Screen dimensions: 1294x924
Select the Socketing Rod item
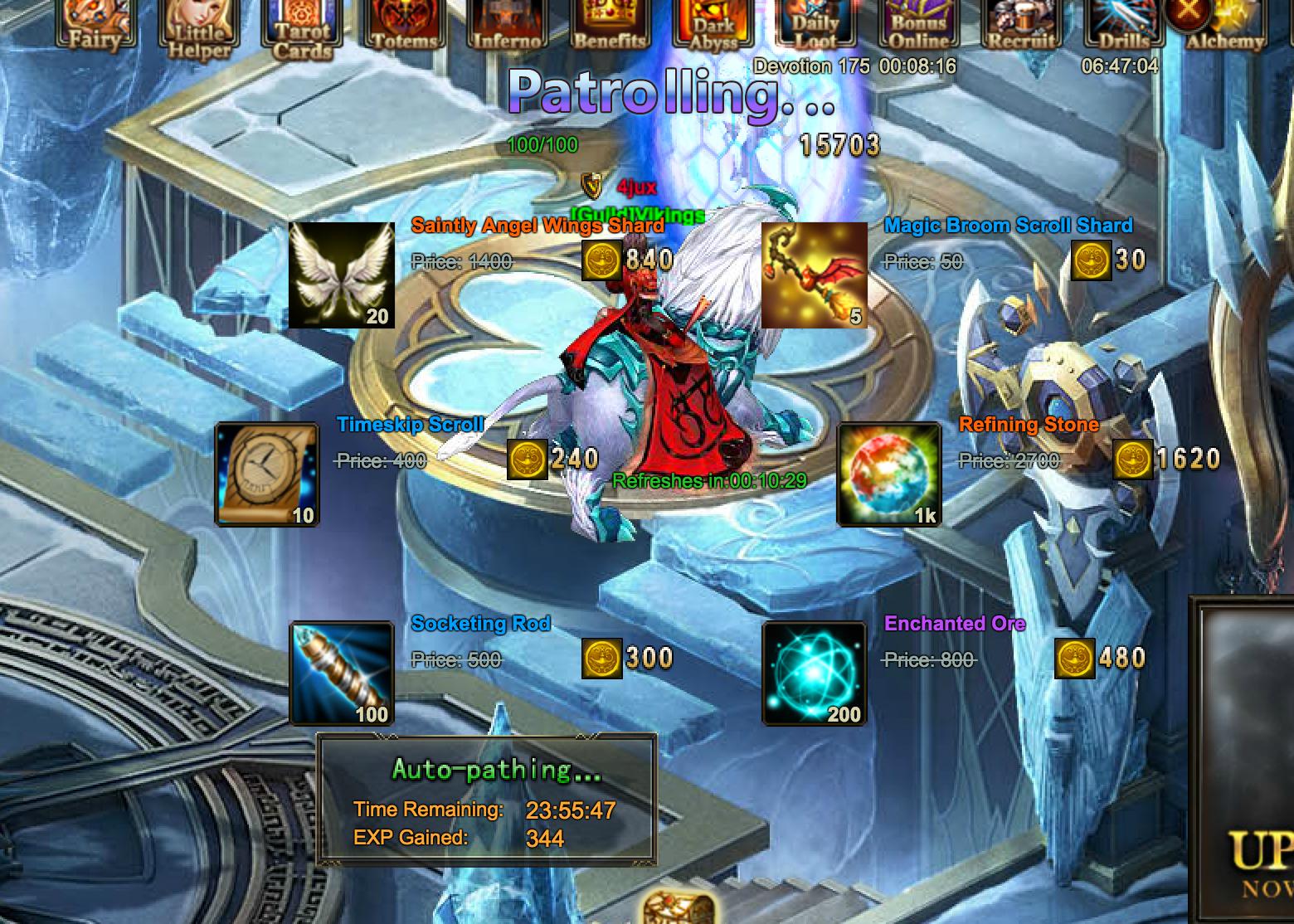(x=341, y=674)
